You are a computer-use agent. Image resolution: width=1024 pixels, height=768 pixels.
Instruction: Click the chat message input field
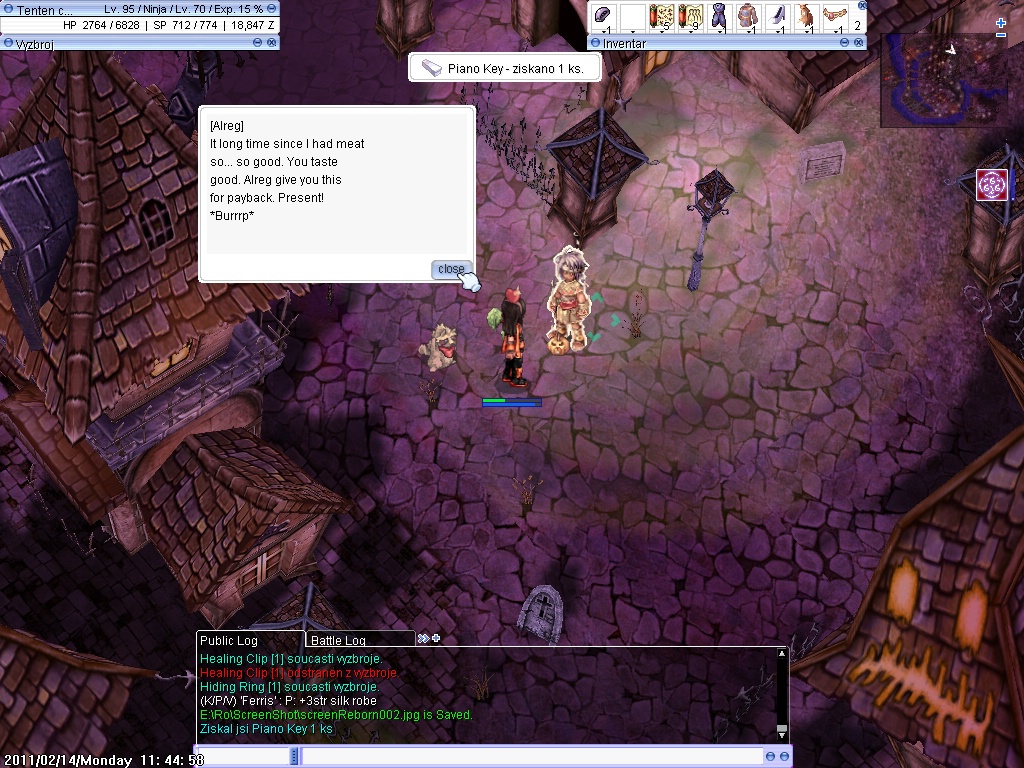click(532, 757)
